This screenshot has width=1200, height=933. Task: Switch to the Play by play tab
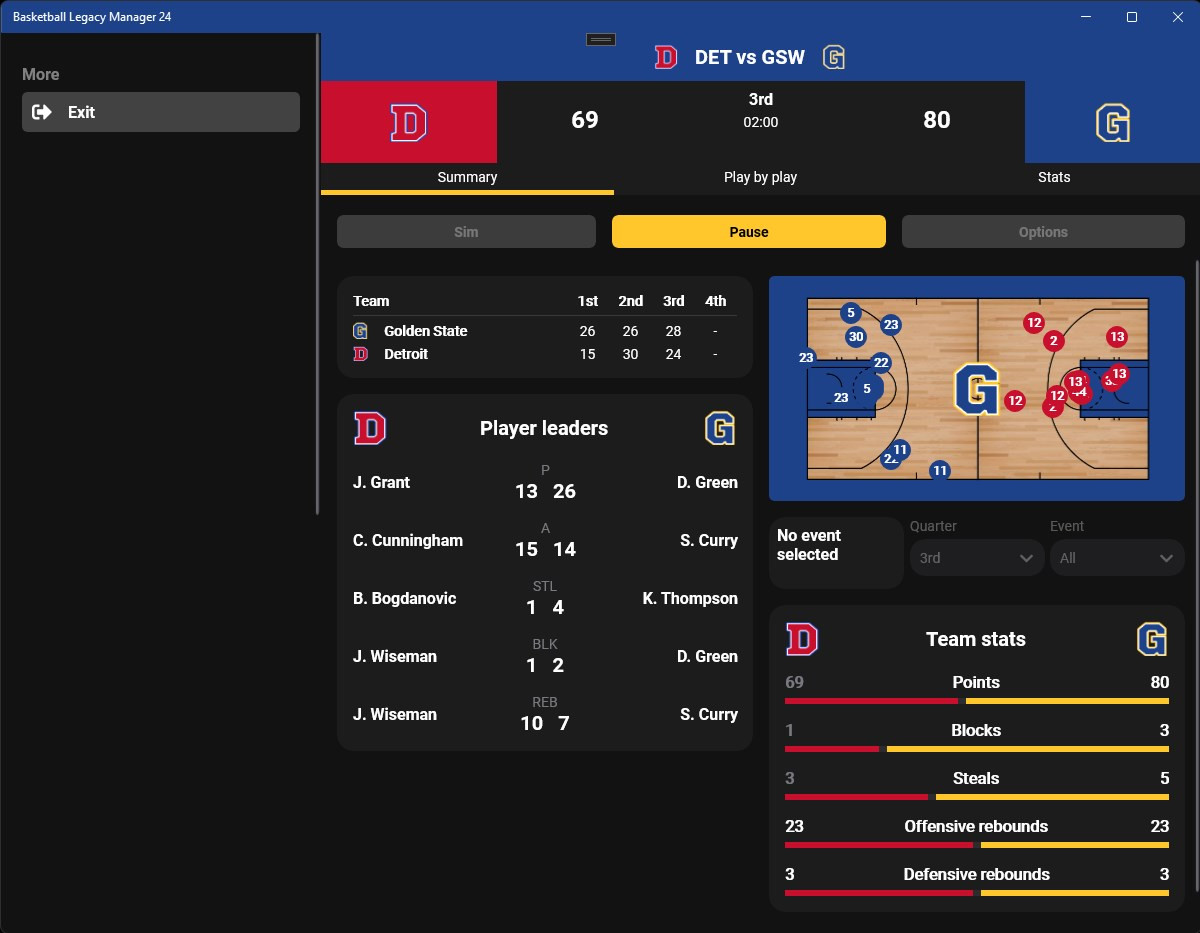click(760, 177)
